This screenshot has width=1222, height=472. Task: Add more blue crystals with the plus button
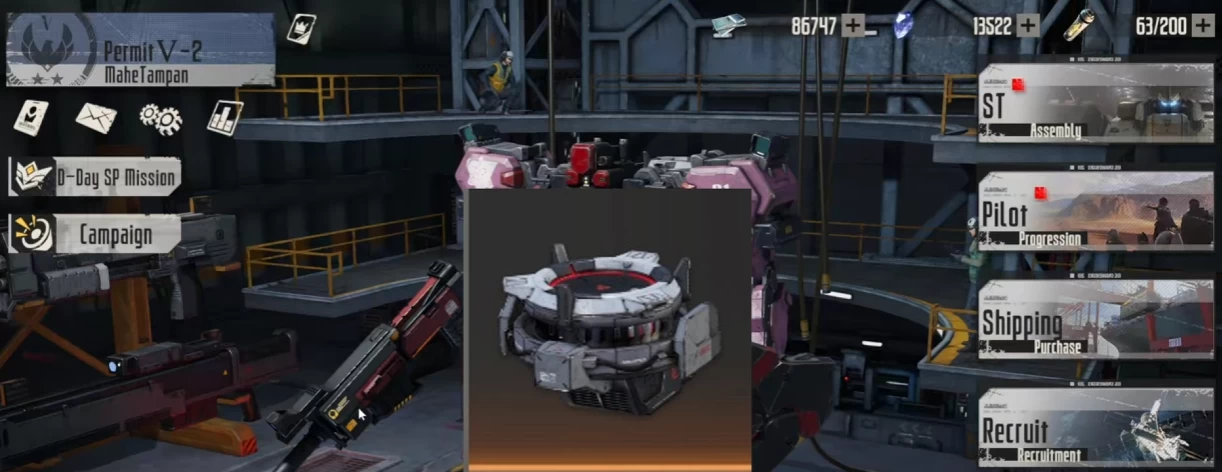(x=1028, y=26)
